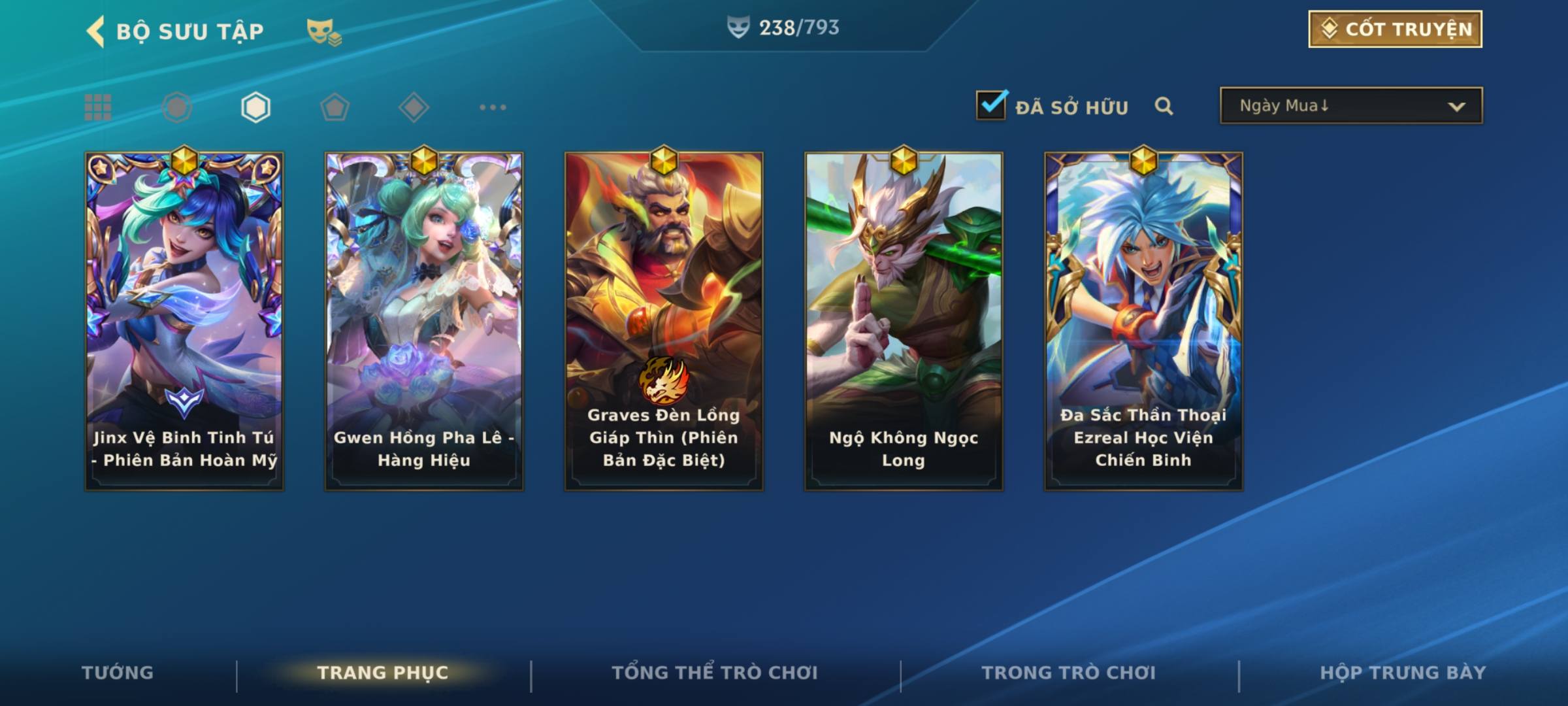
Task: Toggle the Đã Sở Hữu checkbox
Action: pos(991,105)
